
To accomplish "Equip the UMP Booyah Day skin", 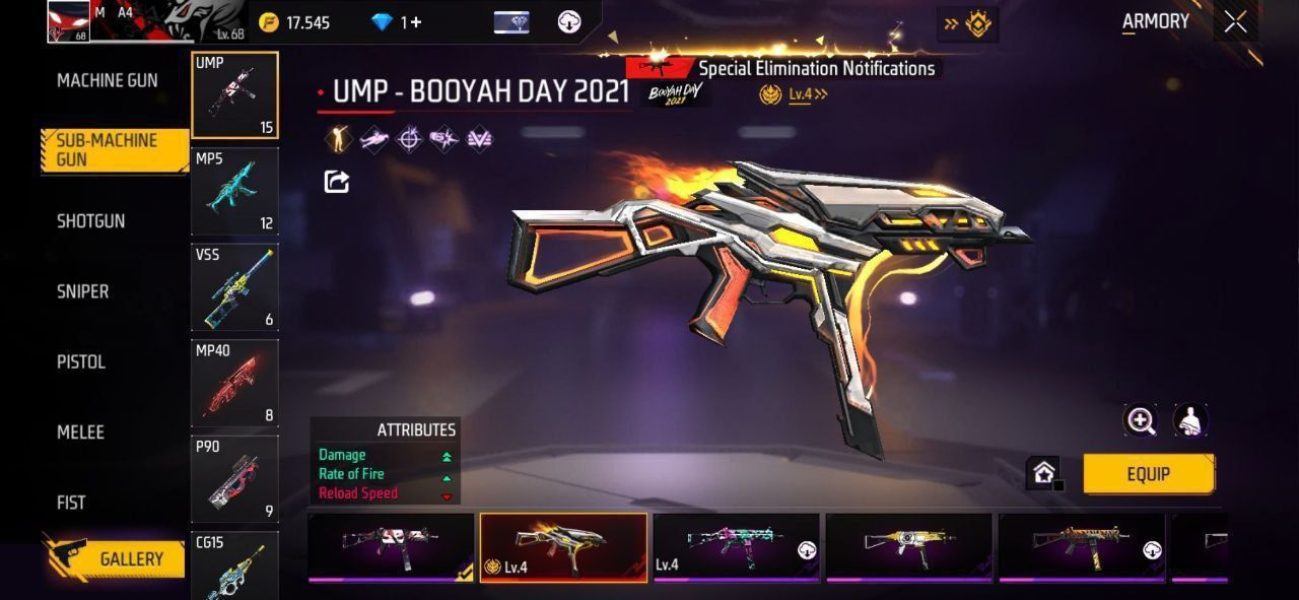I will pos(1148,474).
